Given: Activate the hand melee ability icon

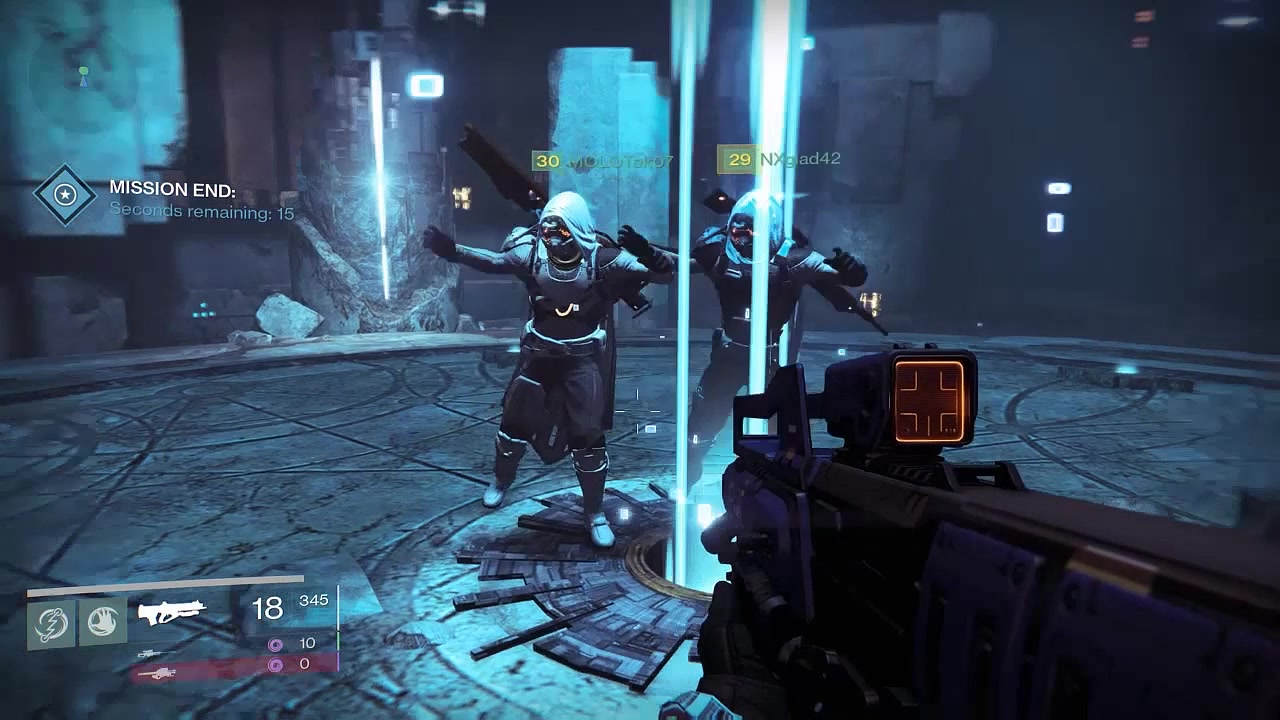Looking at the screenshot, I should [102, 621].
